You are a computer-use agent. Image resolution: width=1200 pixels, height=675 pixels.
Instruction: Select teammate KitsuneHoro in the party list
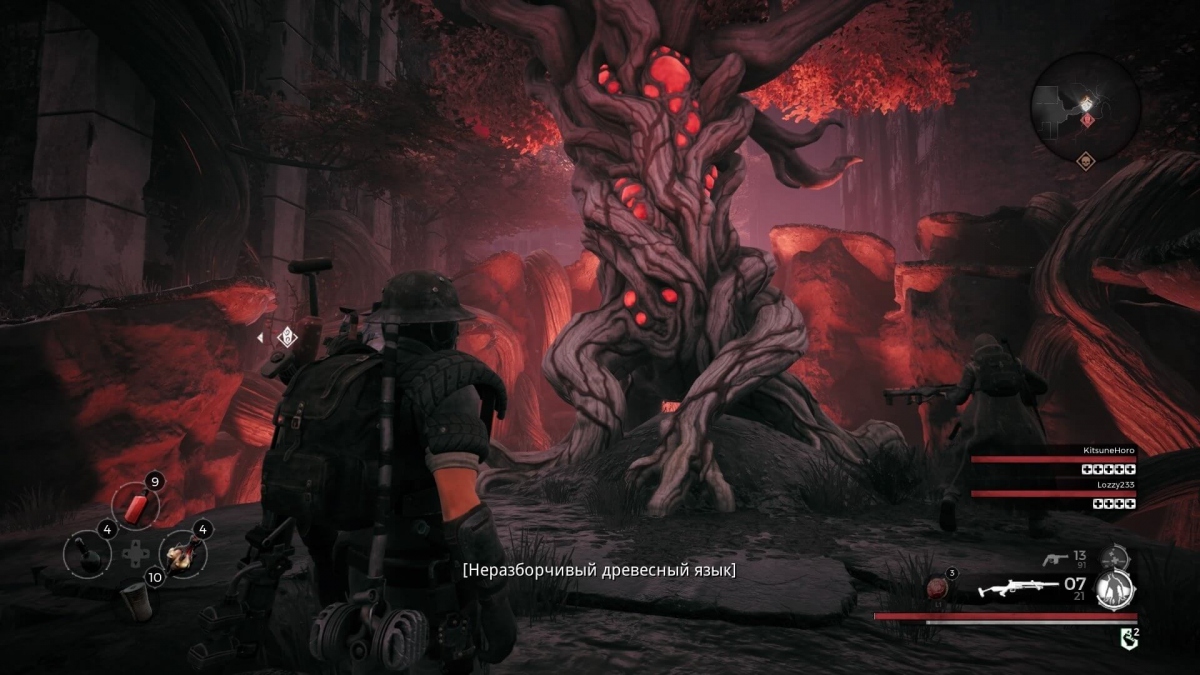[x=1053, y=459]
